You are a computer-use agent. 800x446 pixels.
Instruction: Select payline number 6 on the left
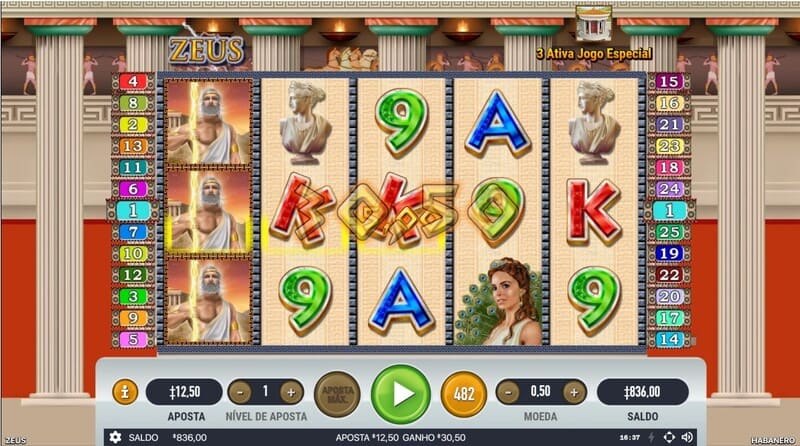pyautogui.click(x=133, y=189)
